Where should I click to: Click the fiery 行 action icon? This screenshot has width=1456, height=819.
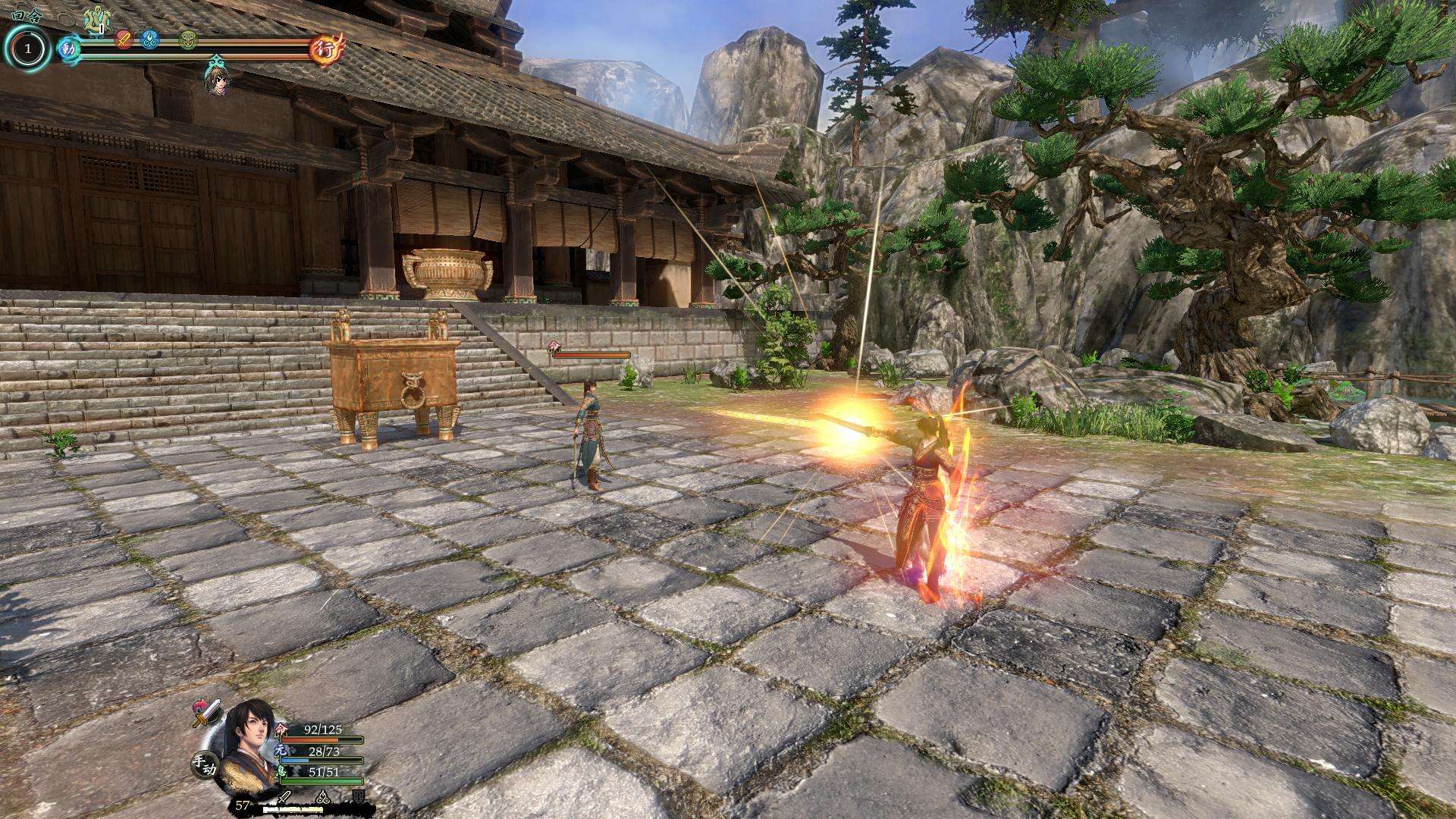point(327,49)
